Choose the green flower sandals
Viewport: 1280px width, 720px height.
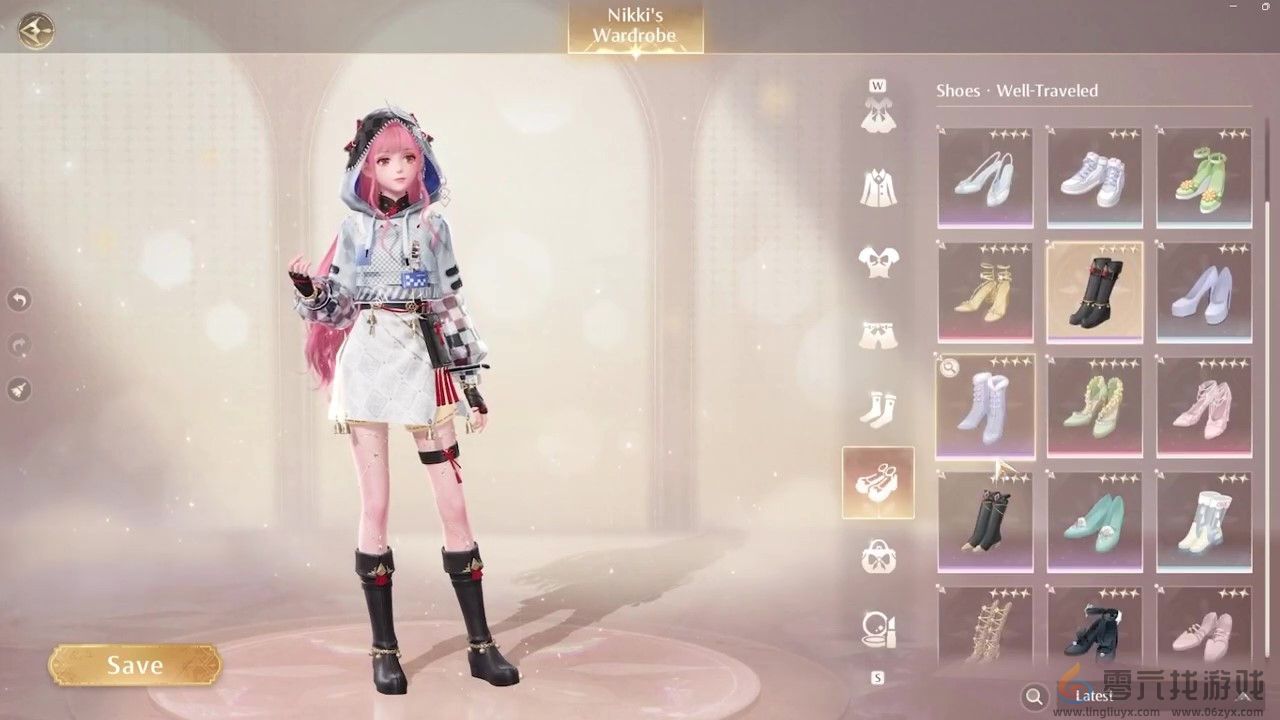point(1204,177)
